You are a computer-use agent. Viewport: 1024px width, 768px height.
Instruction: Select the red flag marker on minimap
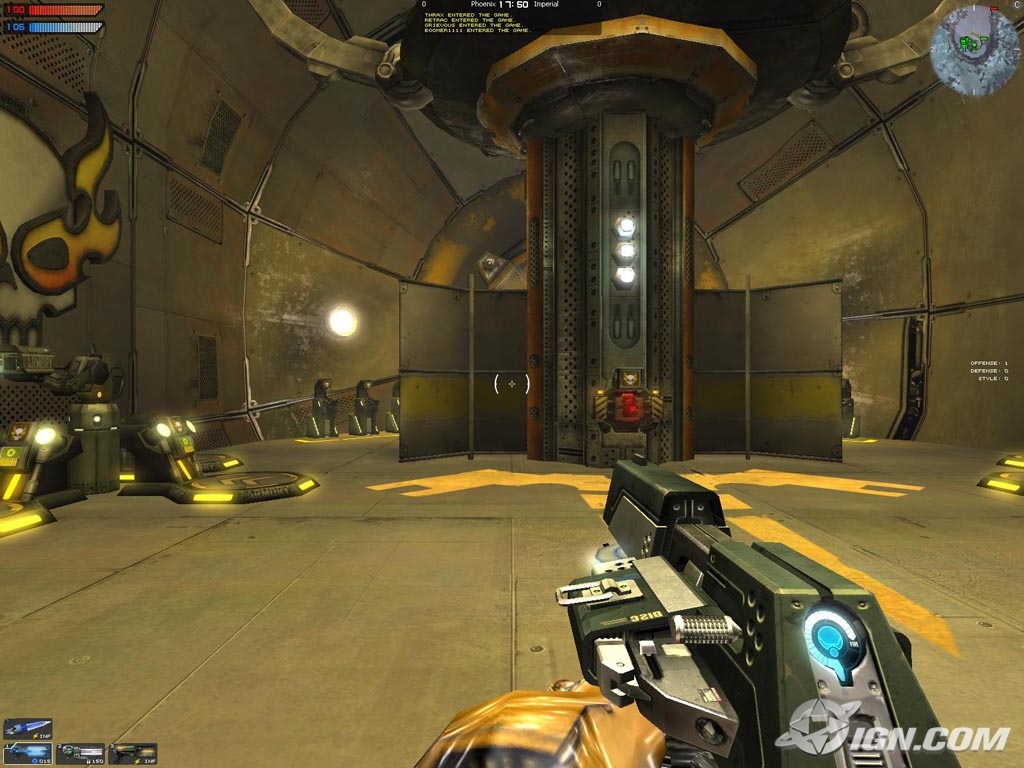click(x=994, y=9)
